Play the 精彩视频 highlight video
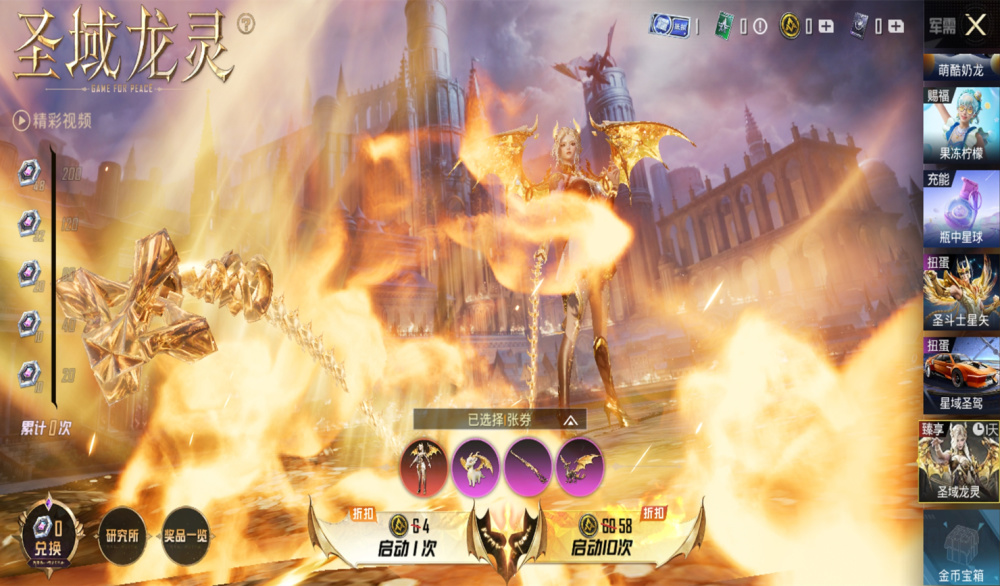 [53, 121]
